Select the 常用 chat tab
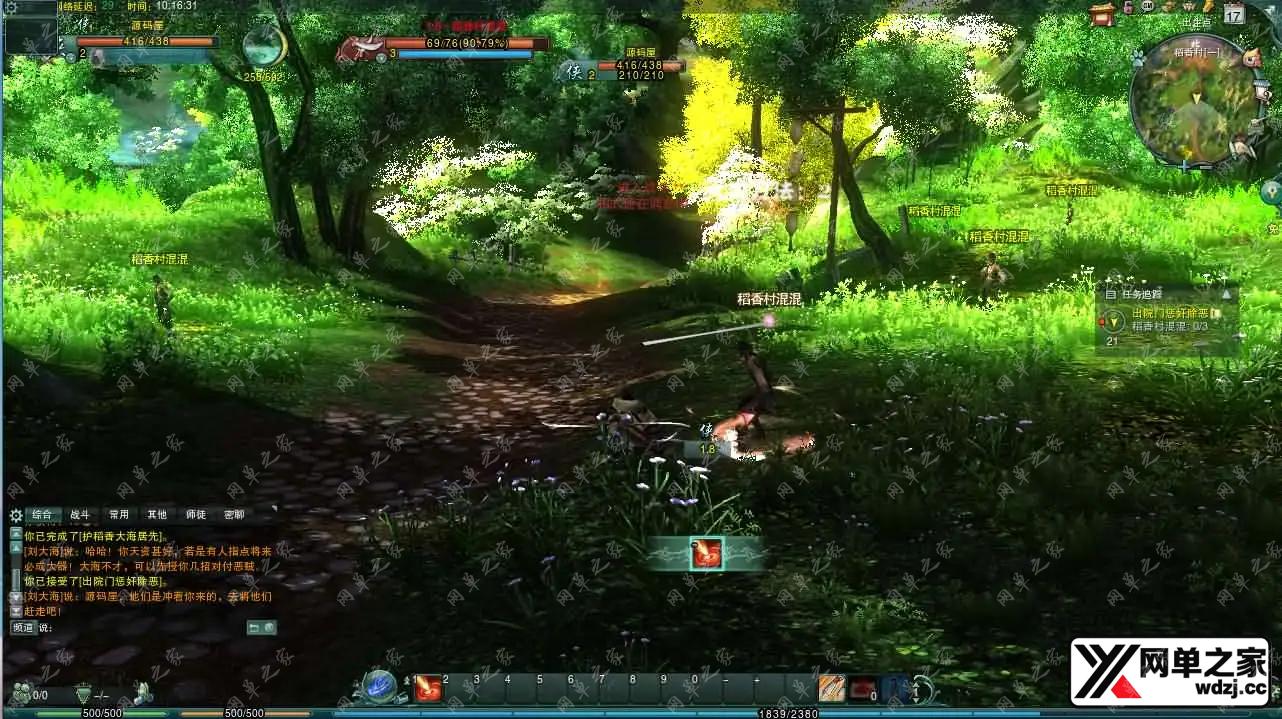Image resolution: width=1282 pixels, height=719 pixels. (x=119, y=515)
